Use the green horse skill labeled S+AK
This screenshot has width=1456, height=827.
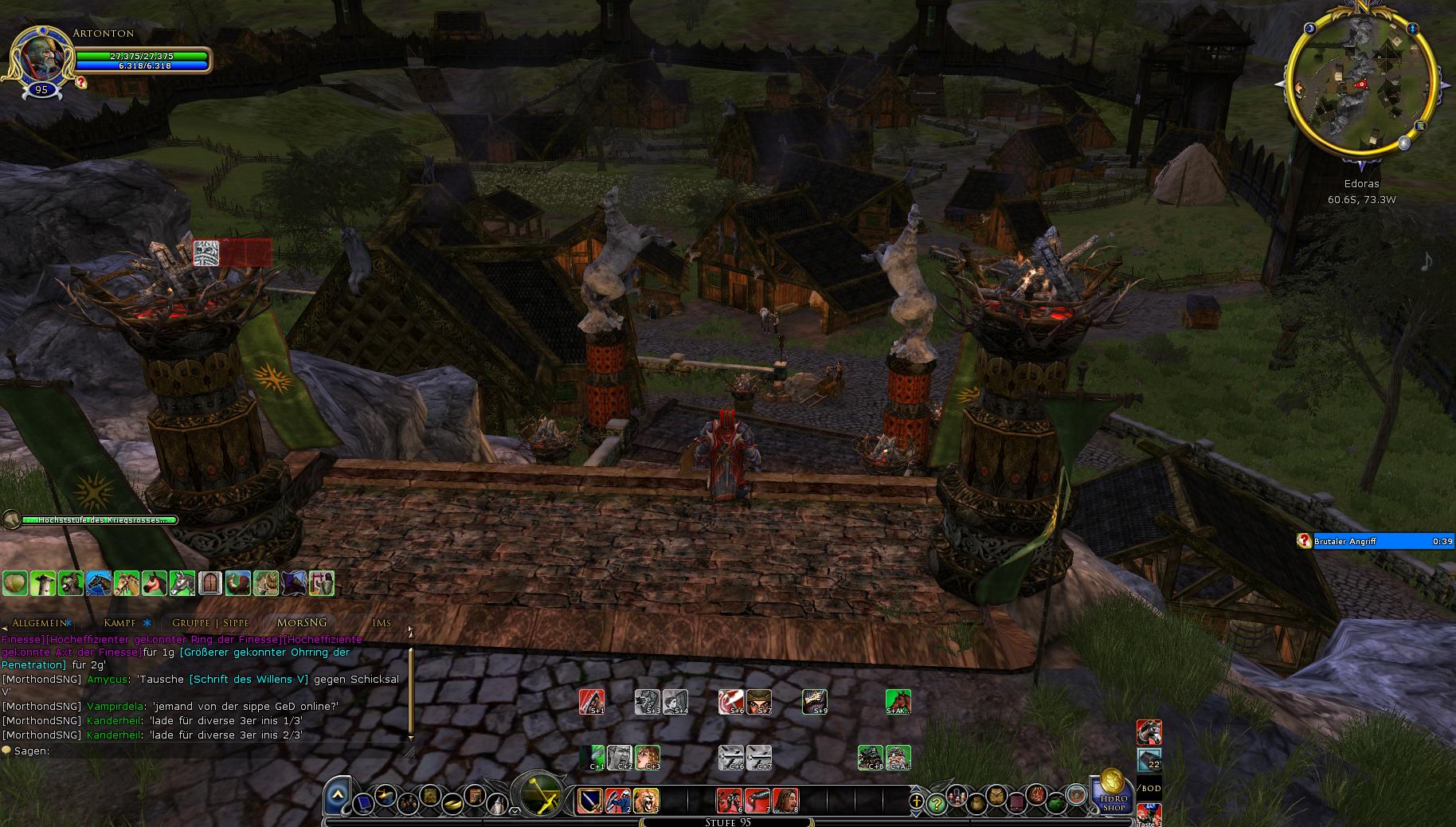(x=898, y=702)
